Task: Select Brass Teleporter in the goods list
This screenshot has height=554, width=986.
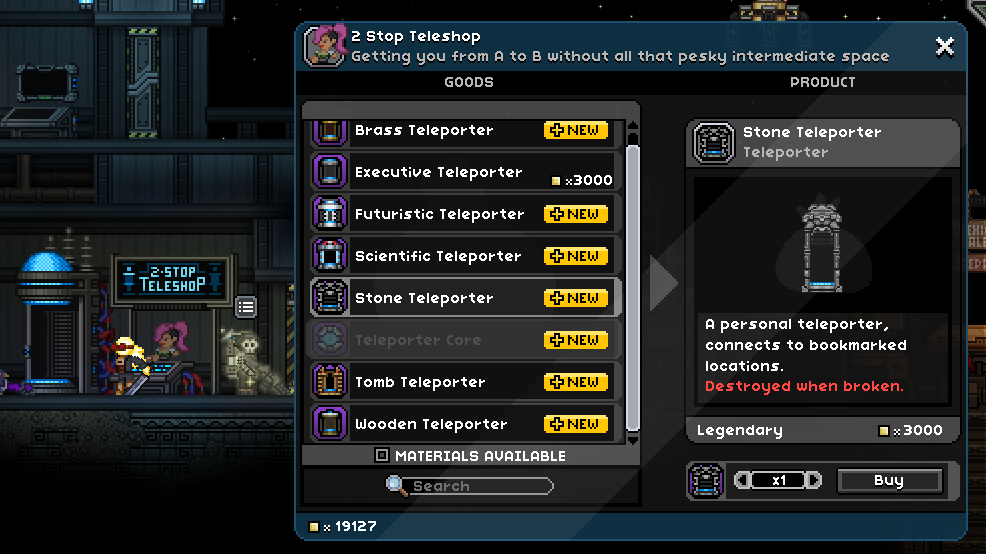Action: (x=462, y=131)
